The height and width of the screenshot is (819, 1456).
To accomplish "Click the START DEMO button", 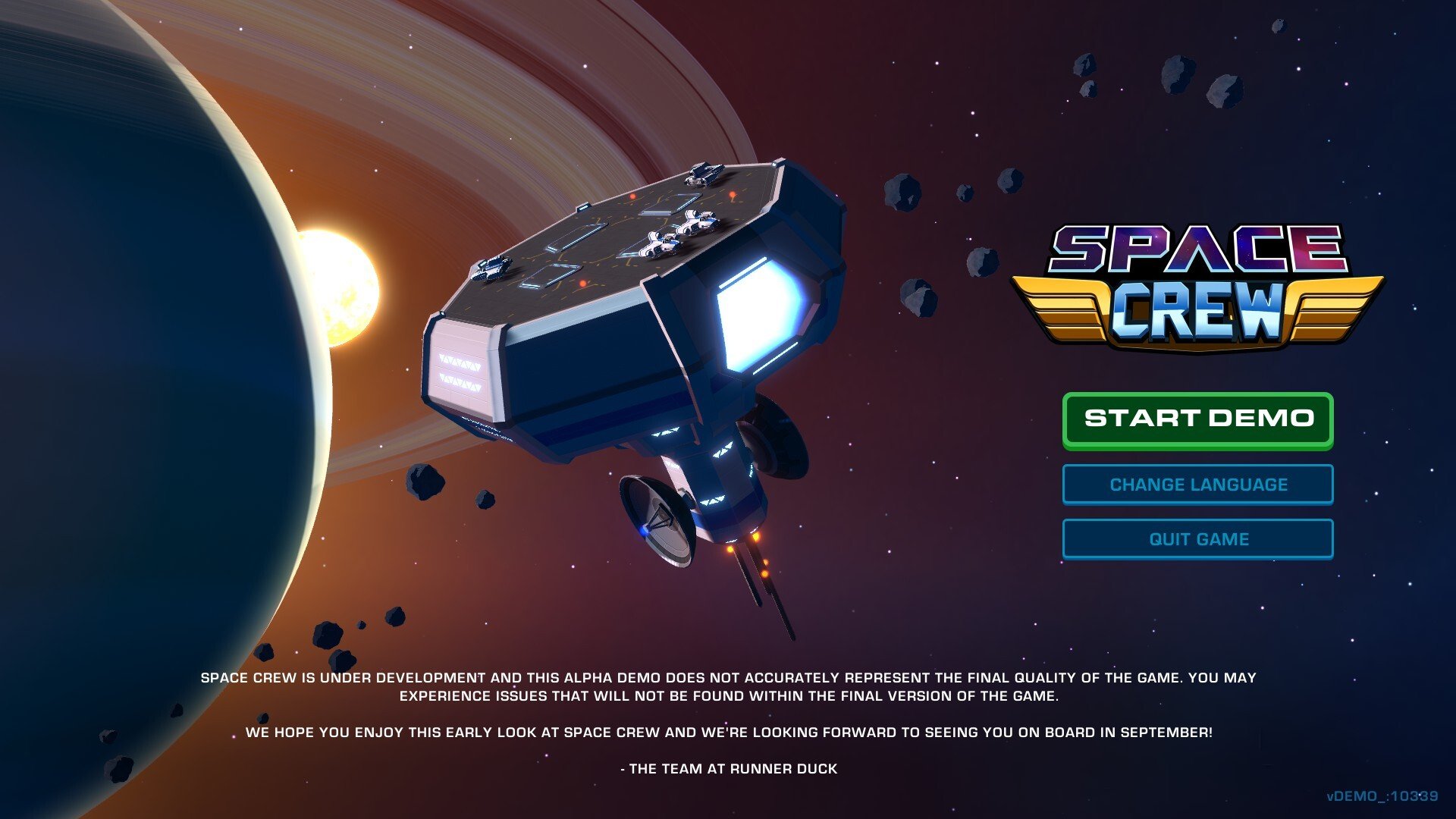I will coord(1197,418).
